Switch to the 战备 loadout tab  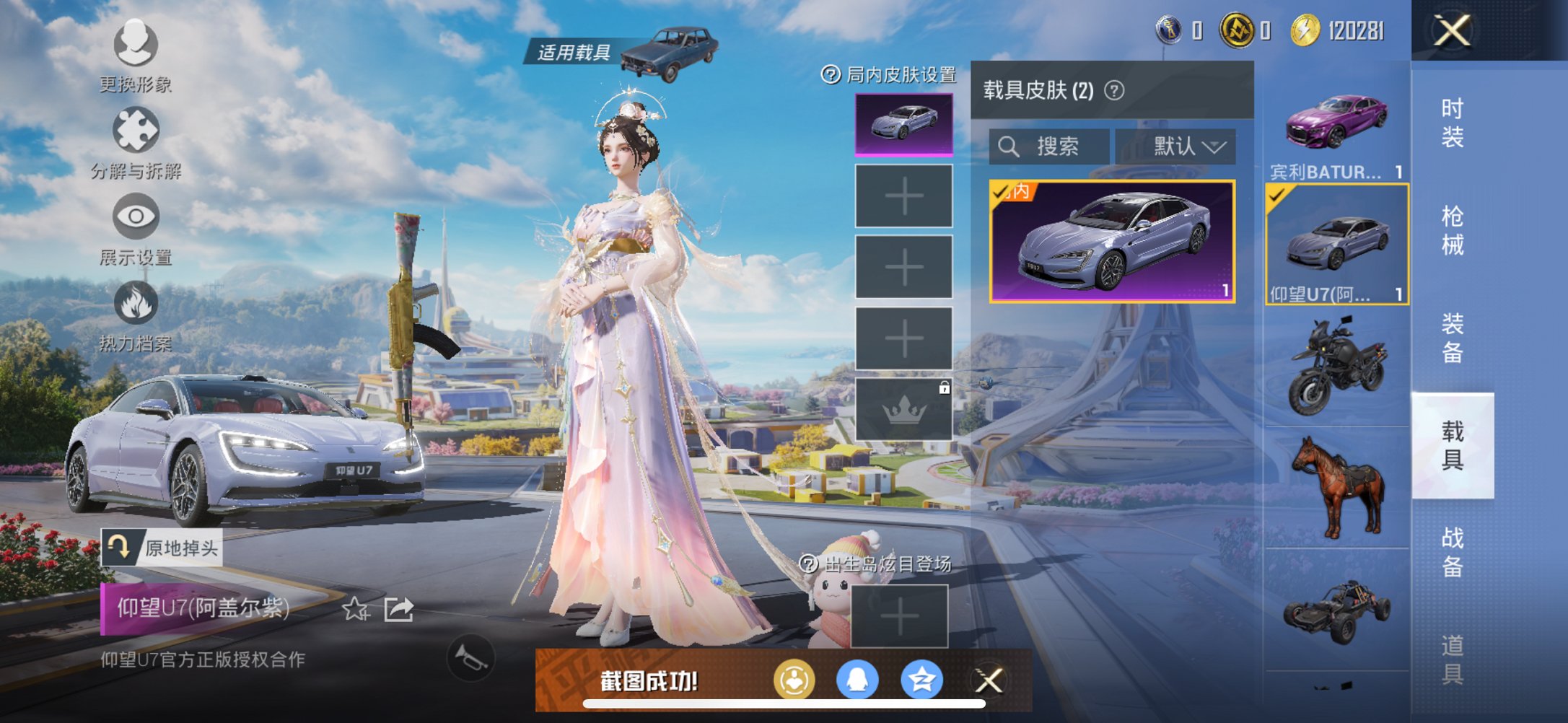(x=1452, y=552)
